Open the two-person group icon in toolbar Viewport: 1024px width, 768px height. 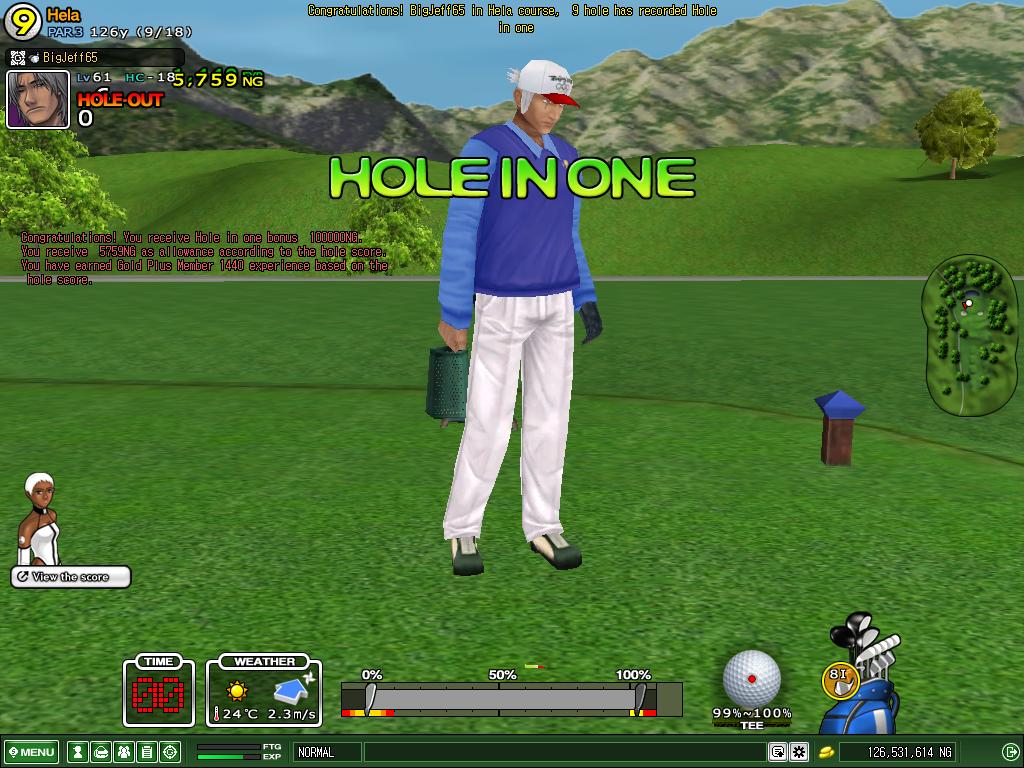123,752
